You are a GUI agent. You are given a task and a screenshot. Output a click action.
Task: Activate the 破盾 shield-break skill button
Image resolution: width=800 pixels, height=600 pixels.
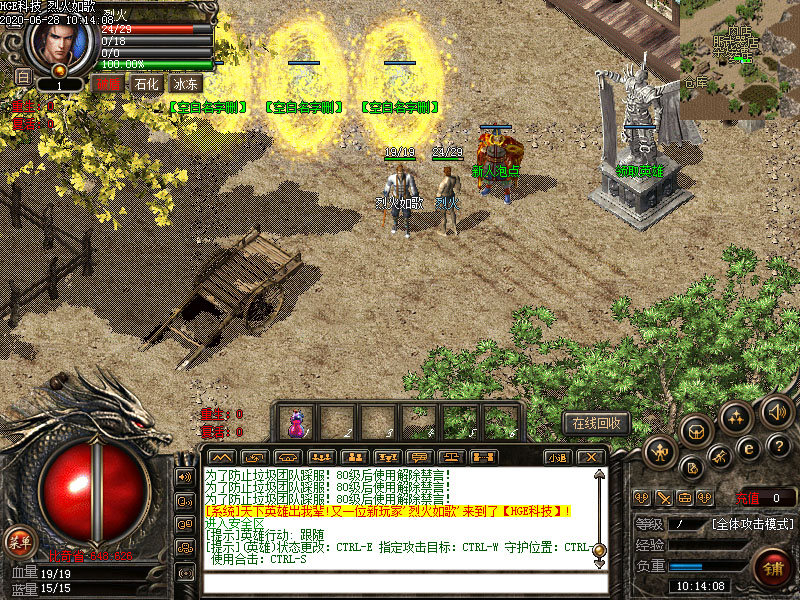[x=107, y=85]
